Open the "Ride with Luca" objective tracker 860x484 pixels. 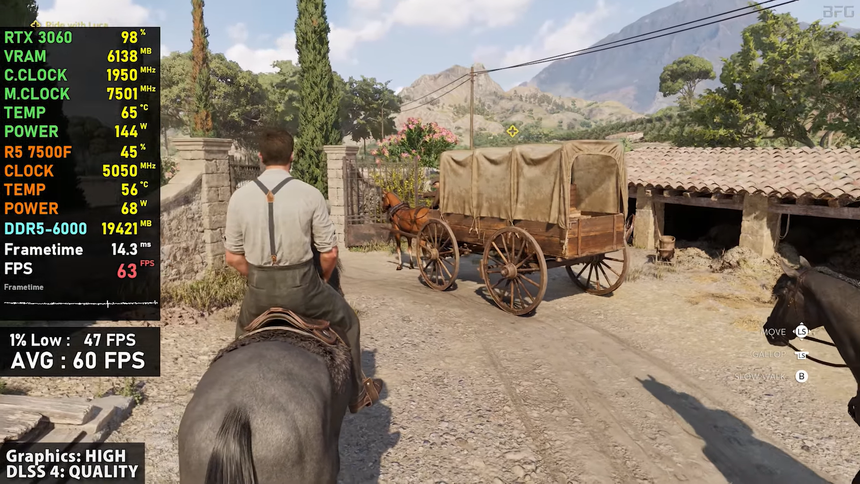pyautogui.click(x=75, y=22)
